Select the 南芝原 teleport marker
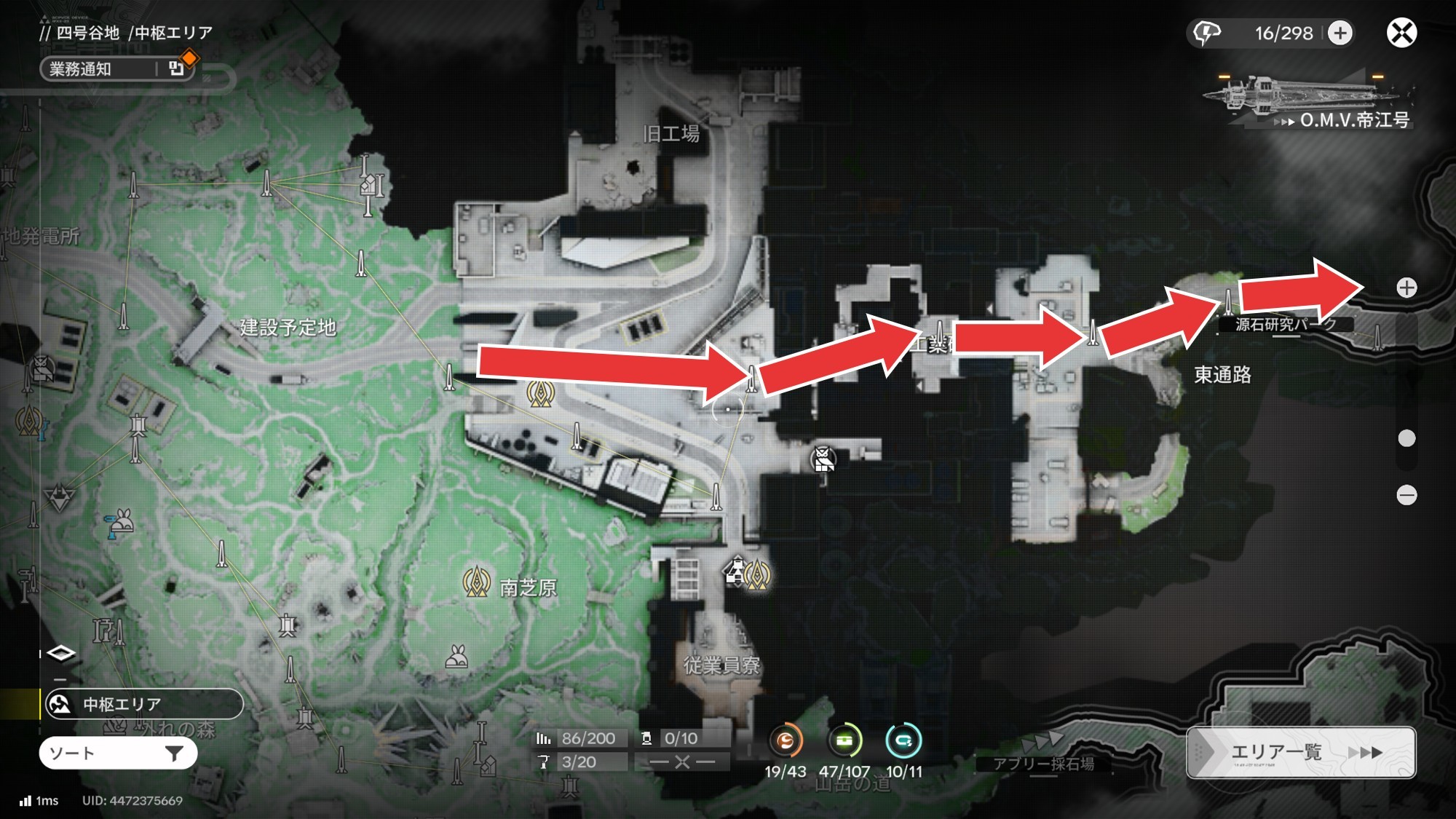 (477, 582)
